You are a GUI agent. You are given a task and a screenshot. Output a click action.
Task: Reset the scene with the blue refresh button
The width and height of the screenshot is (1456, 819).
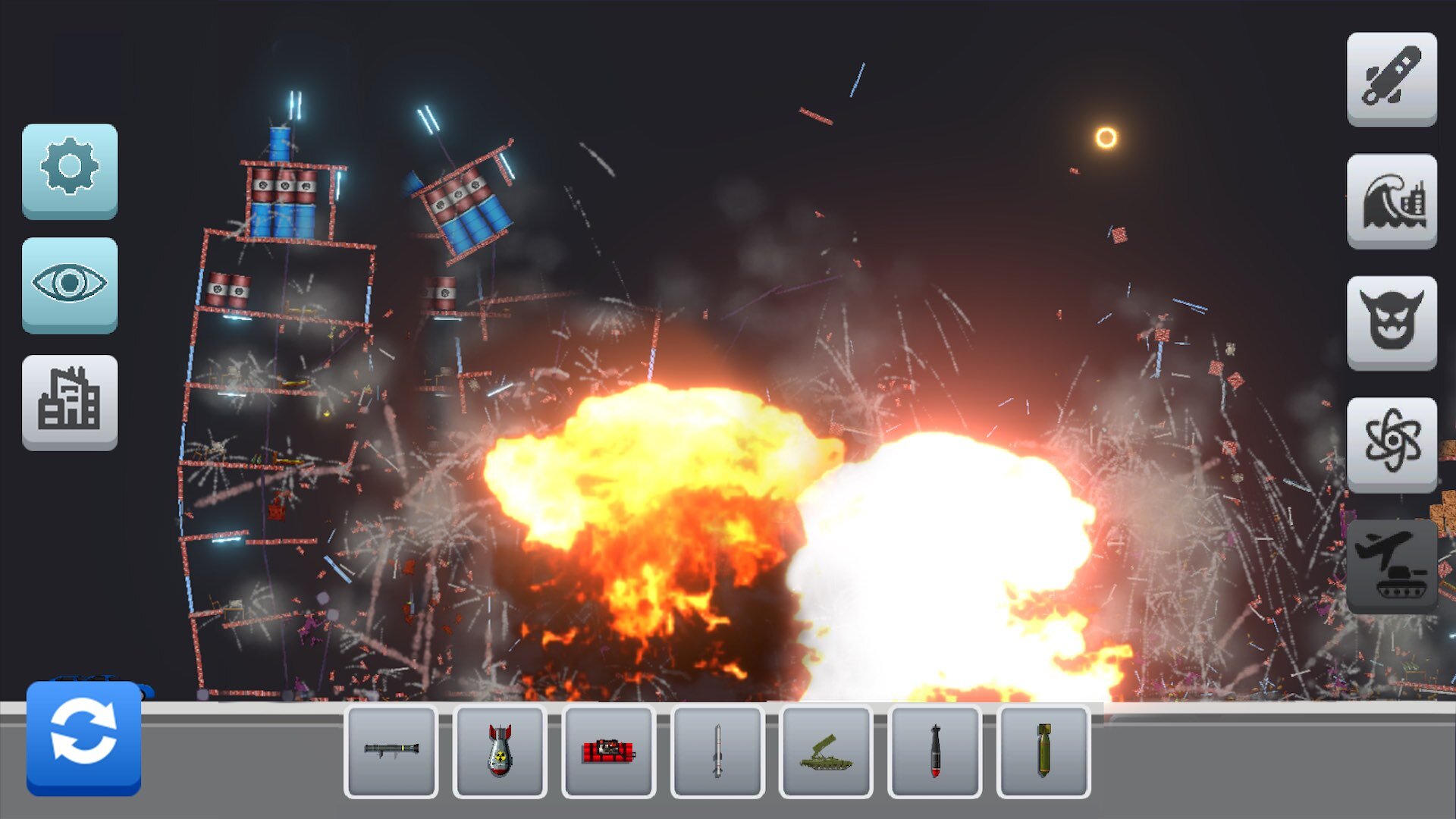(83, 738)
